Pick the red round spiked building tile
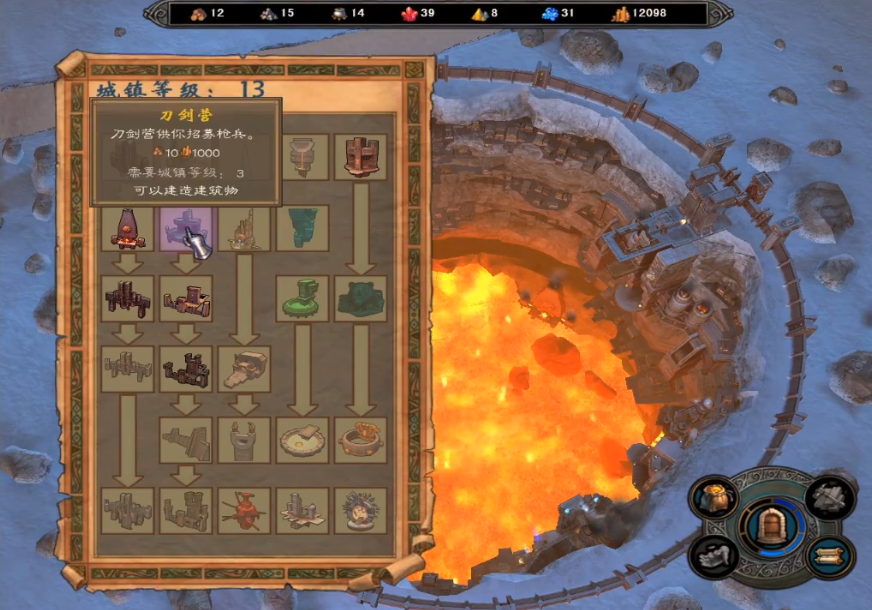Viewport: 872px width, 610px height. pos(244,509)
